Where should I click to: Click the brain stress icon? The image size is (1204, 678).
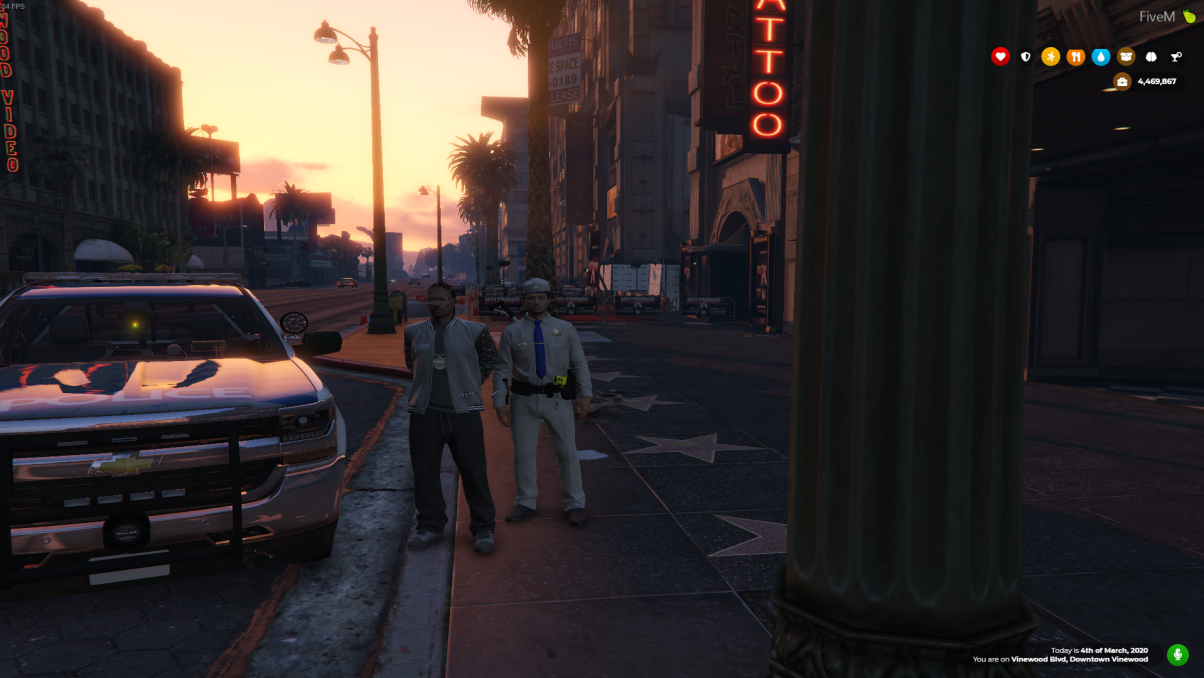pos(1151,57)
